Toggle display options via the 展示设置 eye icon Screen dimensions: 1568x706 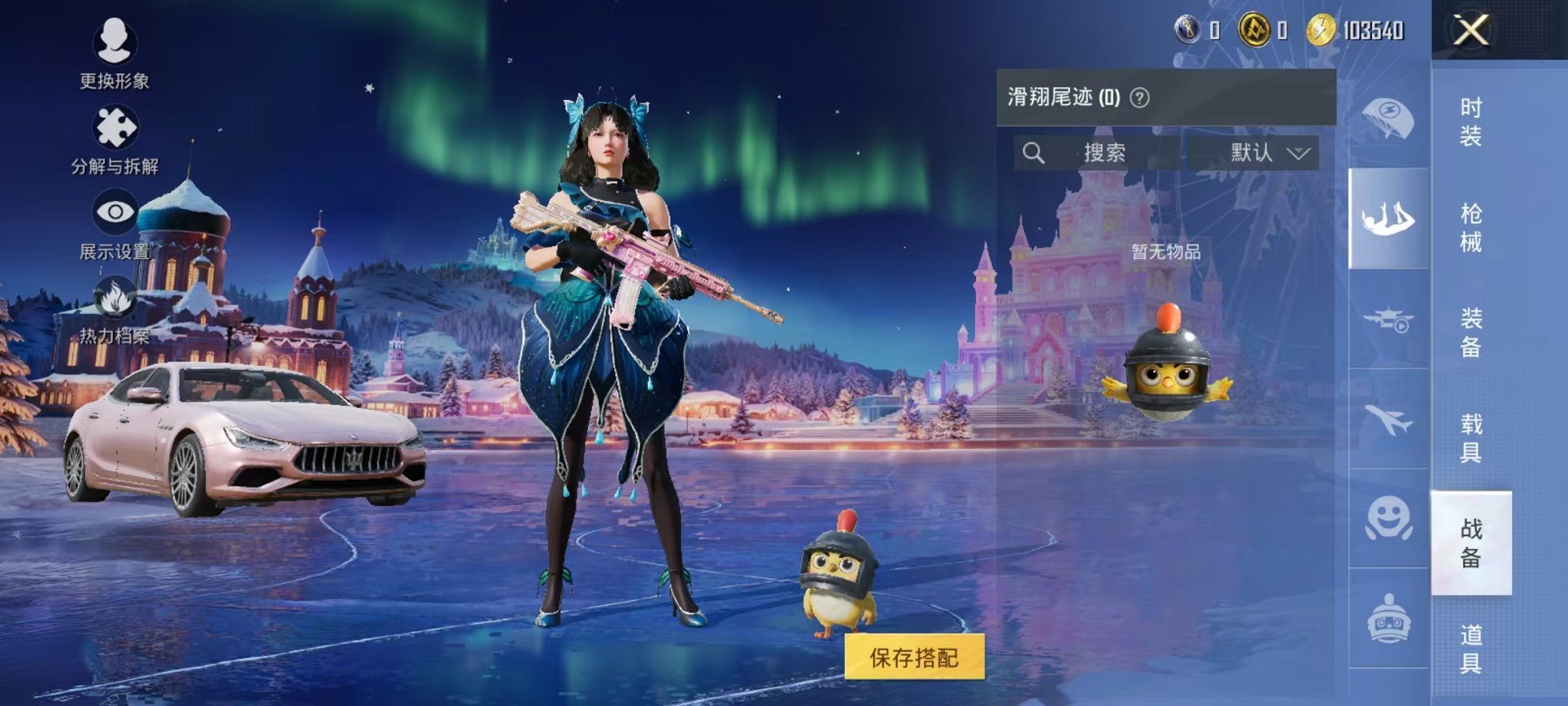click(x=116, y=210)
